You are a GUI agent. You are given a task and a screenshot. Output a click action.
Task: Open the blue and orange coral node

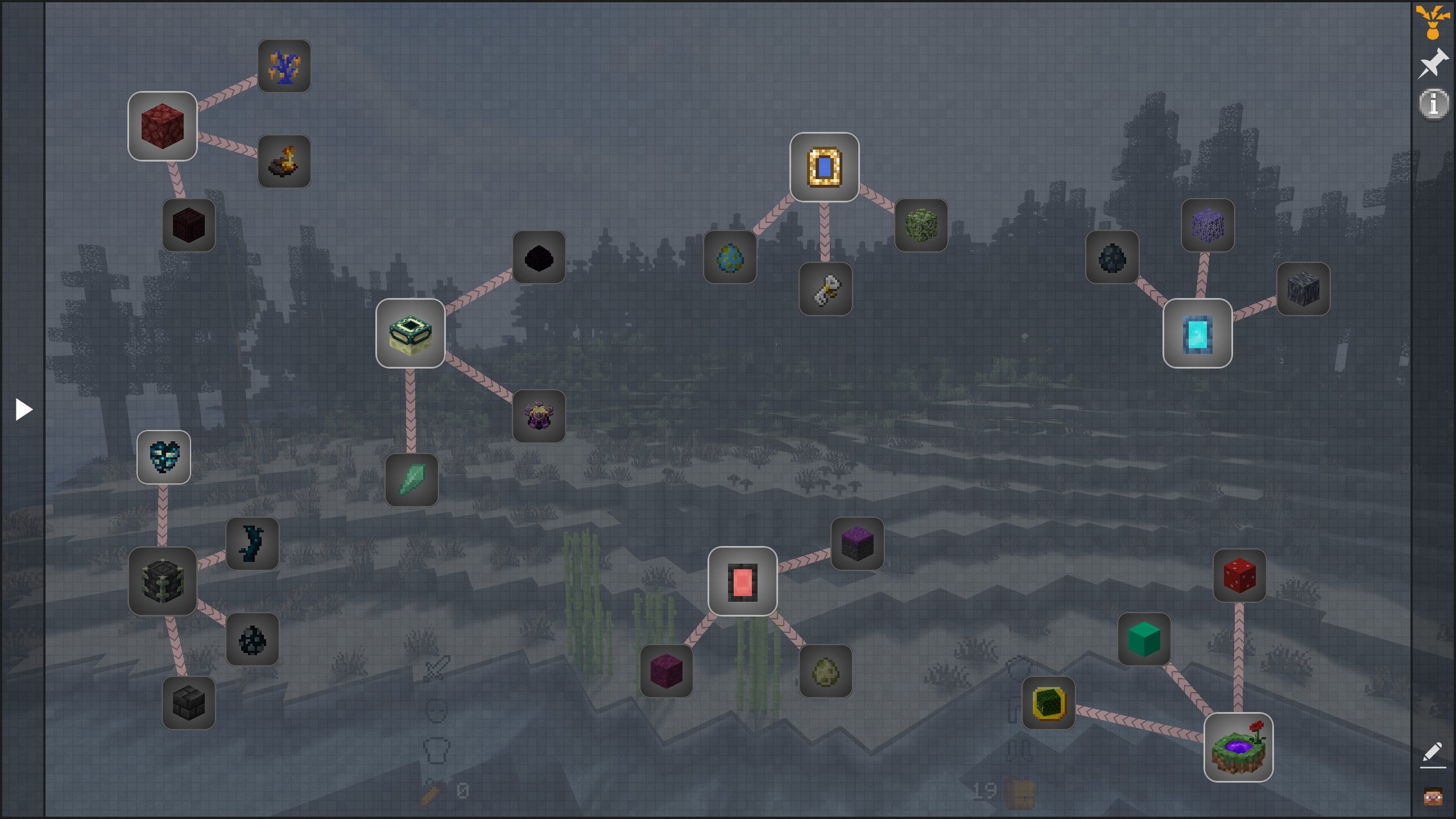[x=284, y=66]
